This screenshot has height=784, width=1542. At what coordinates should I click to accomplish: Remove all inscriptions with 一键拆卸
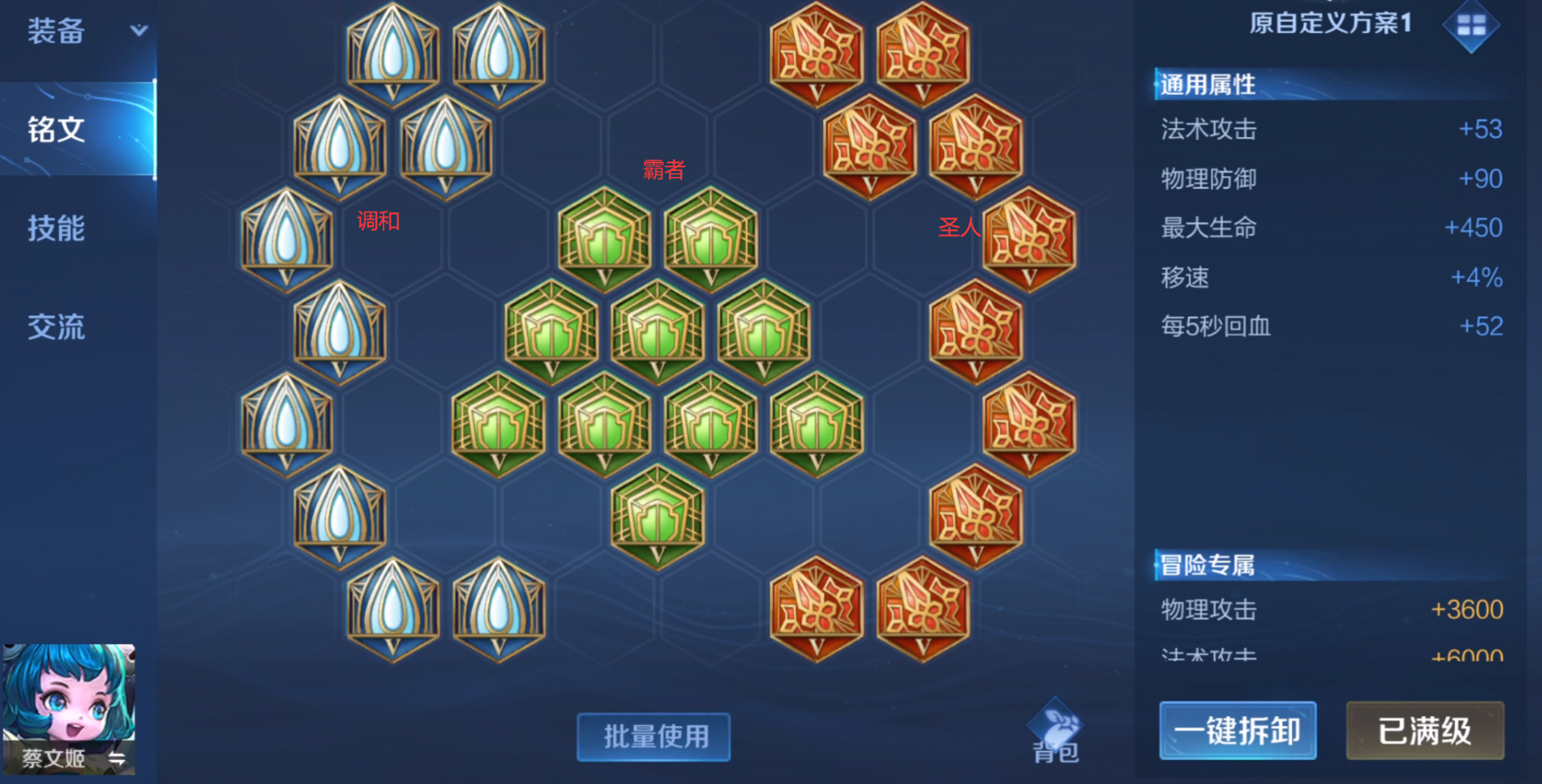(x=1238, y=731)
